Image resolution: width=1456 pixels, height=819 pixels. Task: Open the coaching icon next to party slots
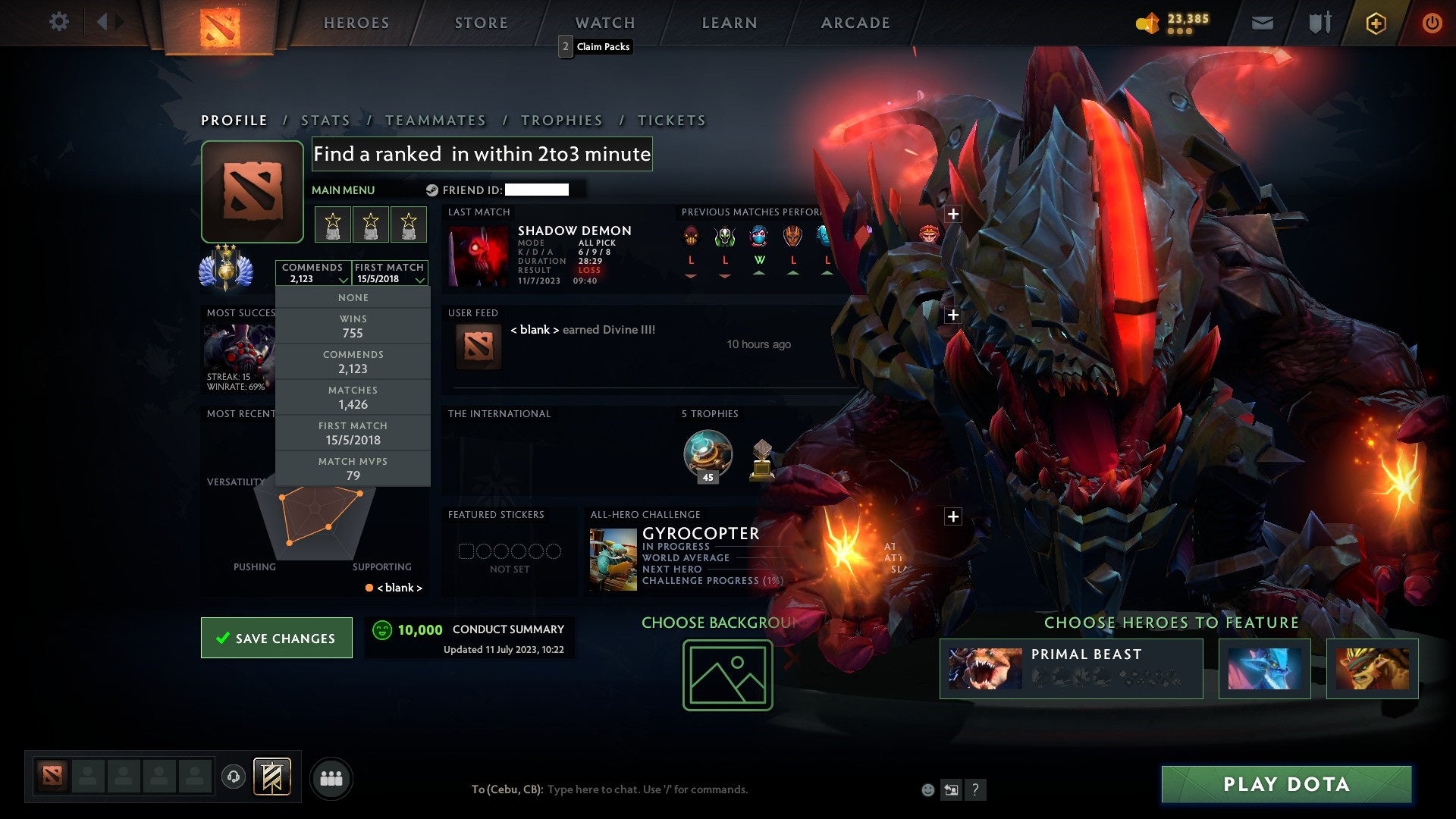pos(233,776)
